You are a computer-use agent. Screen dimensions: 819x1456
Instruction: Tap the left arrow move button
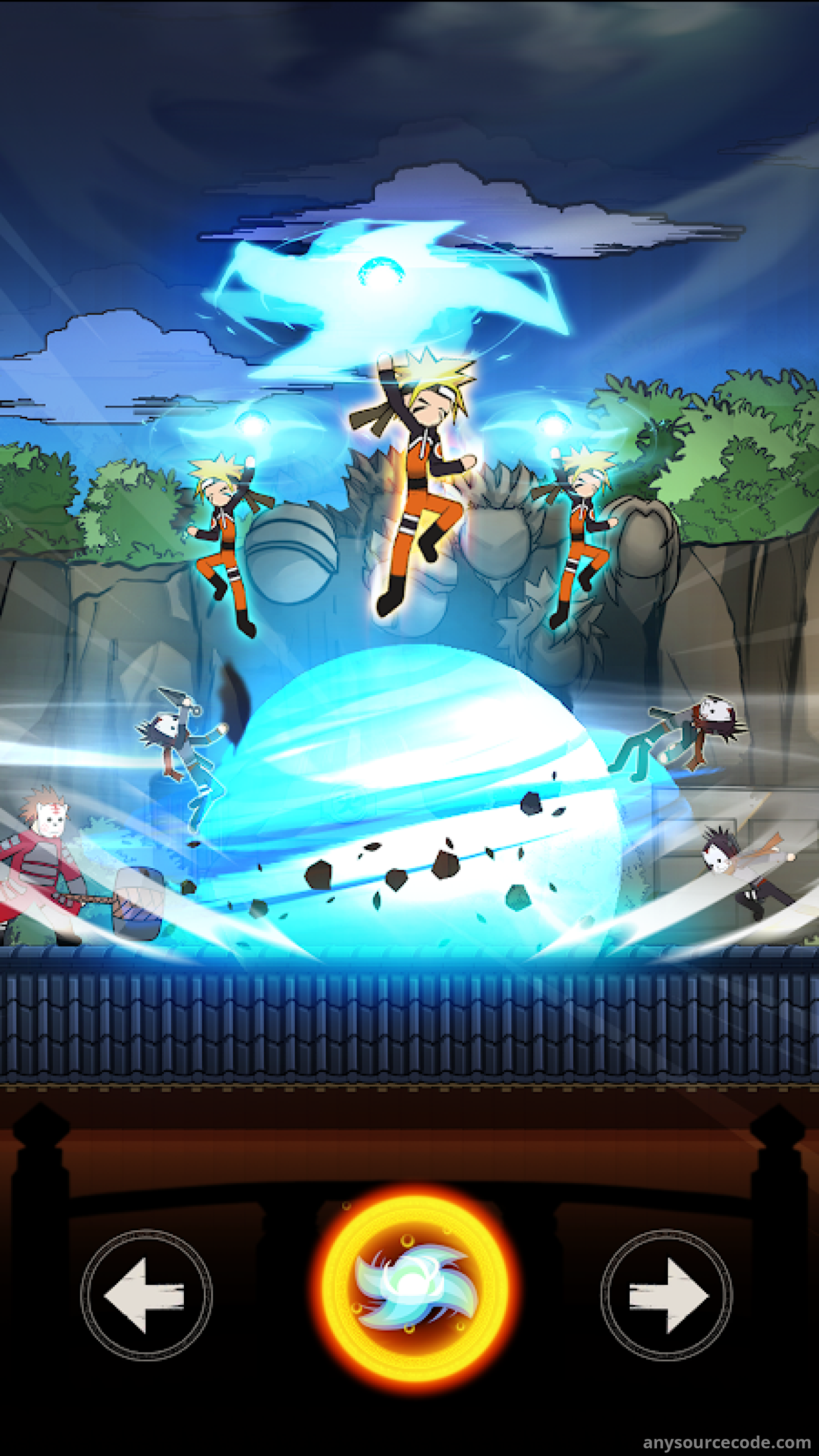coord(146,1294)
